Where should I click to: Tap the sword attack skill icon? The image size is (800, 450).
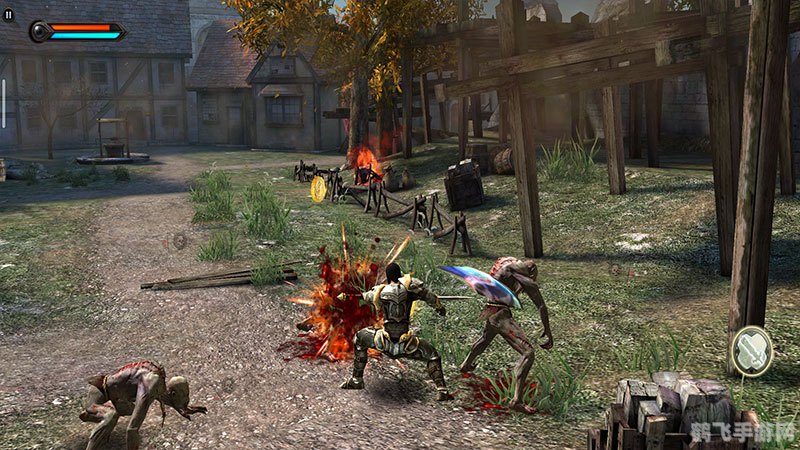coord(750,351)
